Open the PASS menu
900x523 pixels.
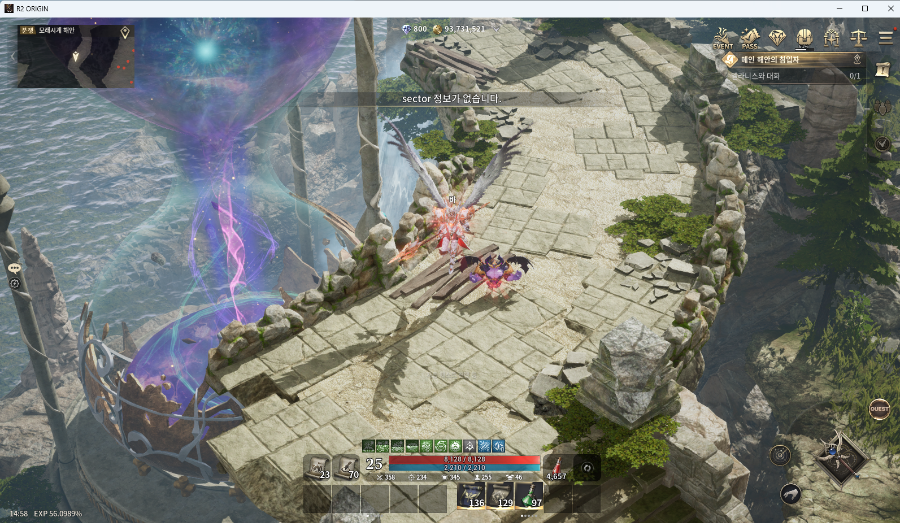pyautogui.click(x=750, y=38)
